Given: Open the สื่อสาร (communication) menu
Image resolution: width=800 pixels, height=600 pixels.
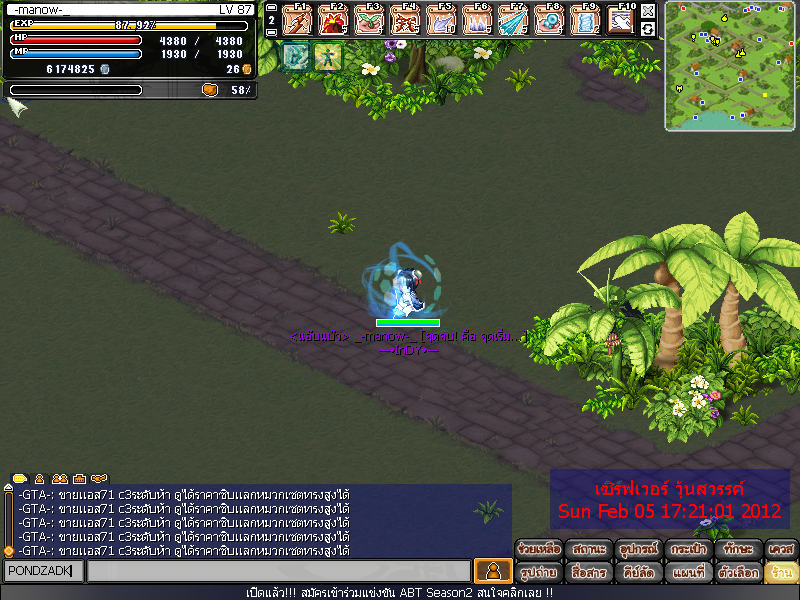Looking at the screenshot, I should [588, 573].
